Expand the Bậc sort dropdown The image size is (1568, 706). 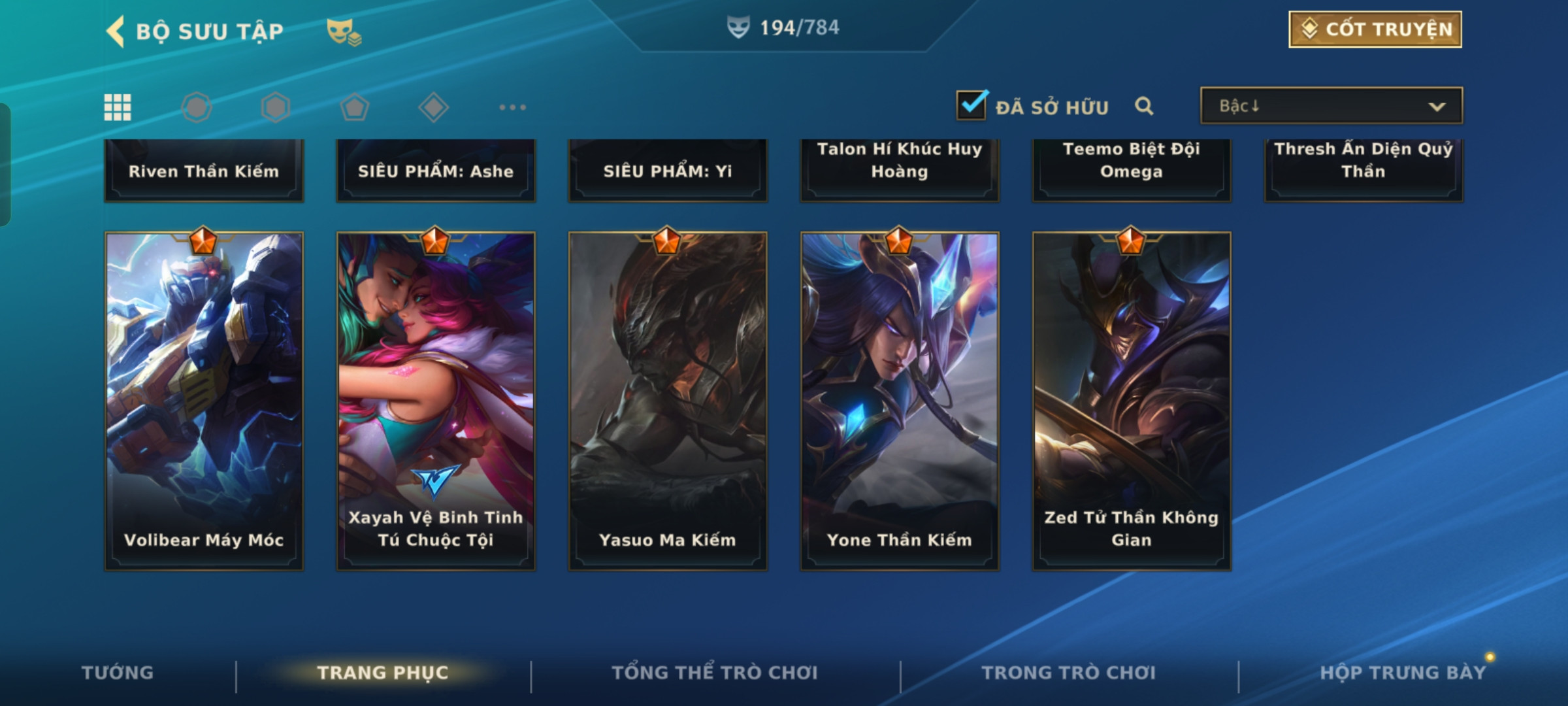point(1331,106)
